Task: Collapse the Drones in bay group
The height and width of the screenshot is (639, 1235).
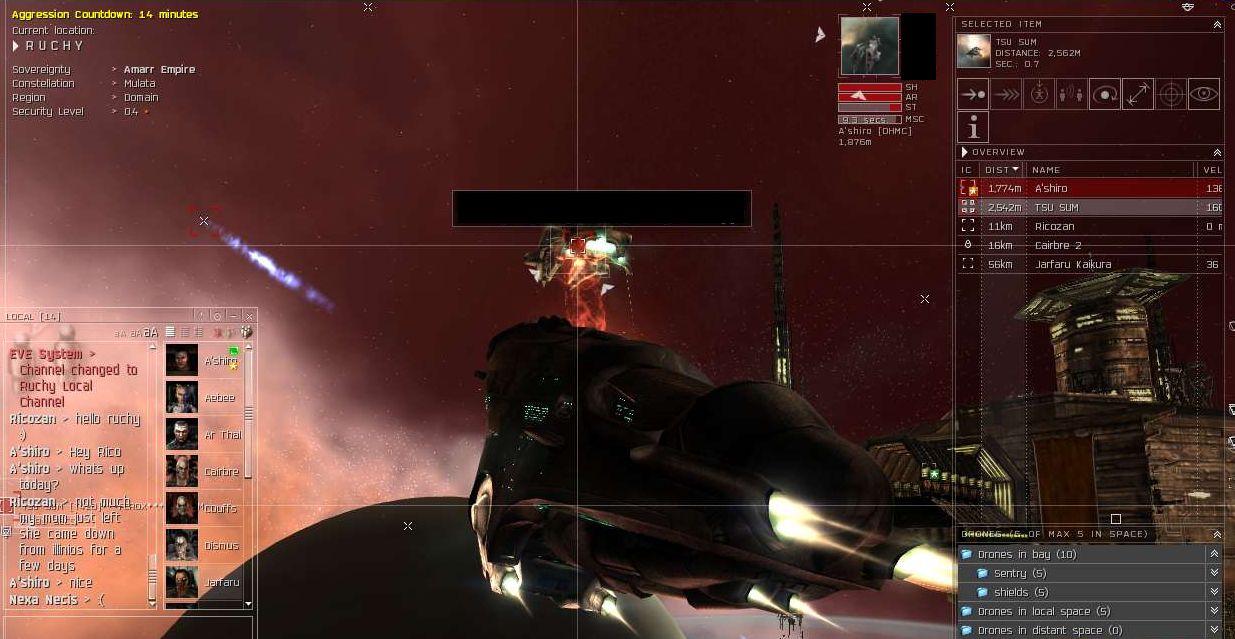Action: pos(1214,554)
